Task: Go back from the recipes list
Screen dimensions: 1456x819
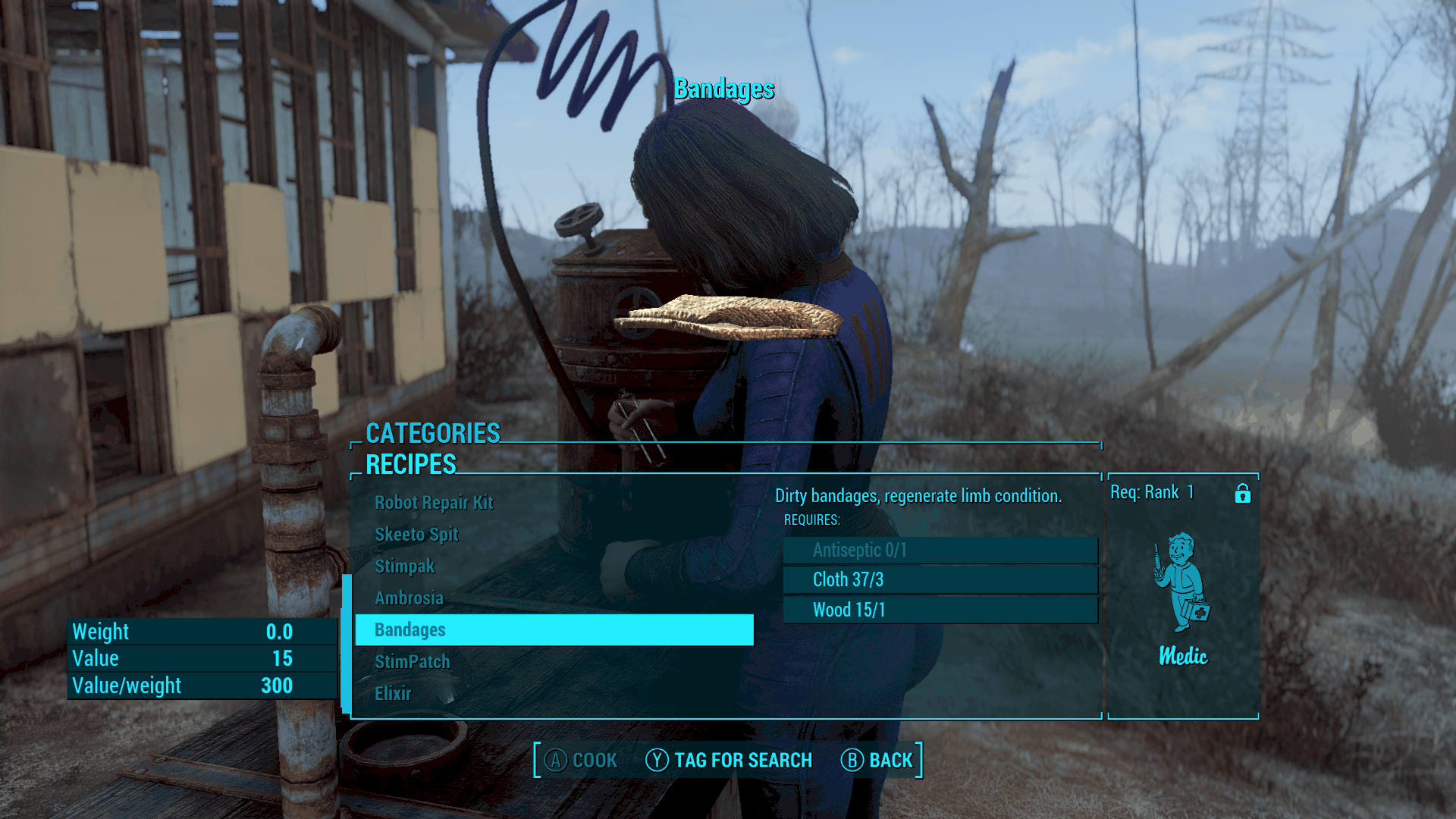Action: point(877,761)
